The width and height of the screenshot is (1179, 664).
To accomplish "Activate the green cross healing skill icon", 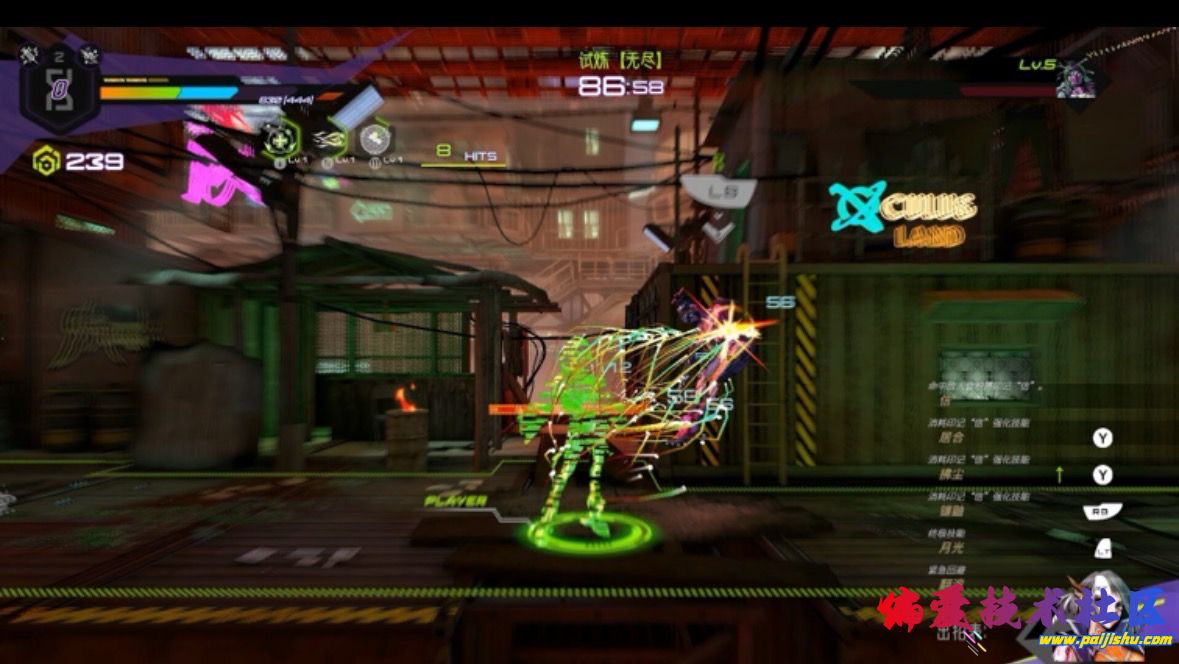I will (x=279, y=141).
